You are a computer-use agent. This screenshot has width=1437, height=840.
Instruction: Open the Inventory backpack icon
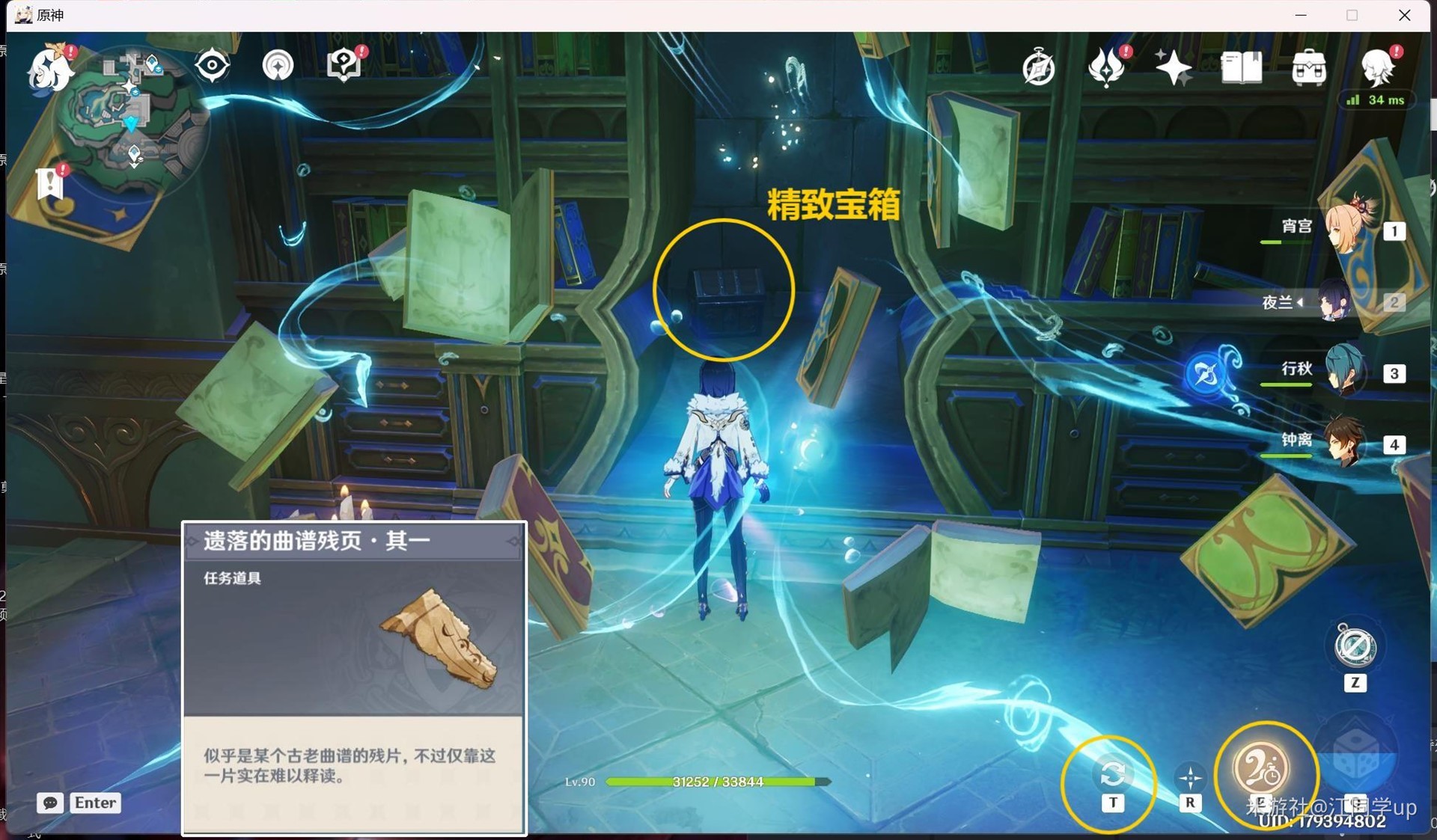point(1308,67)
